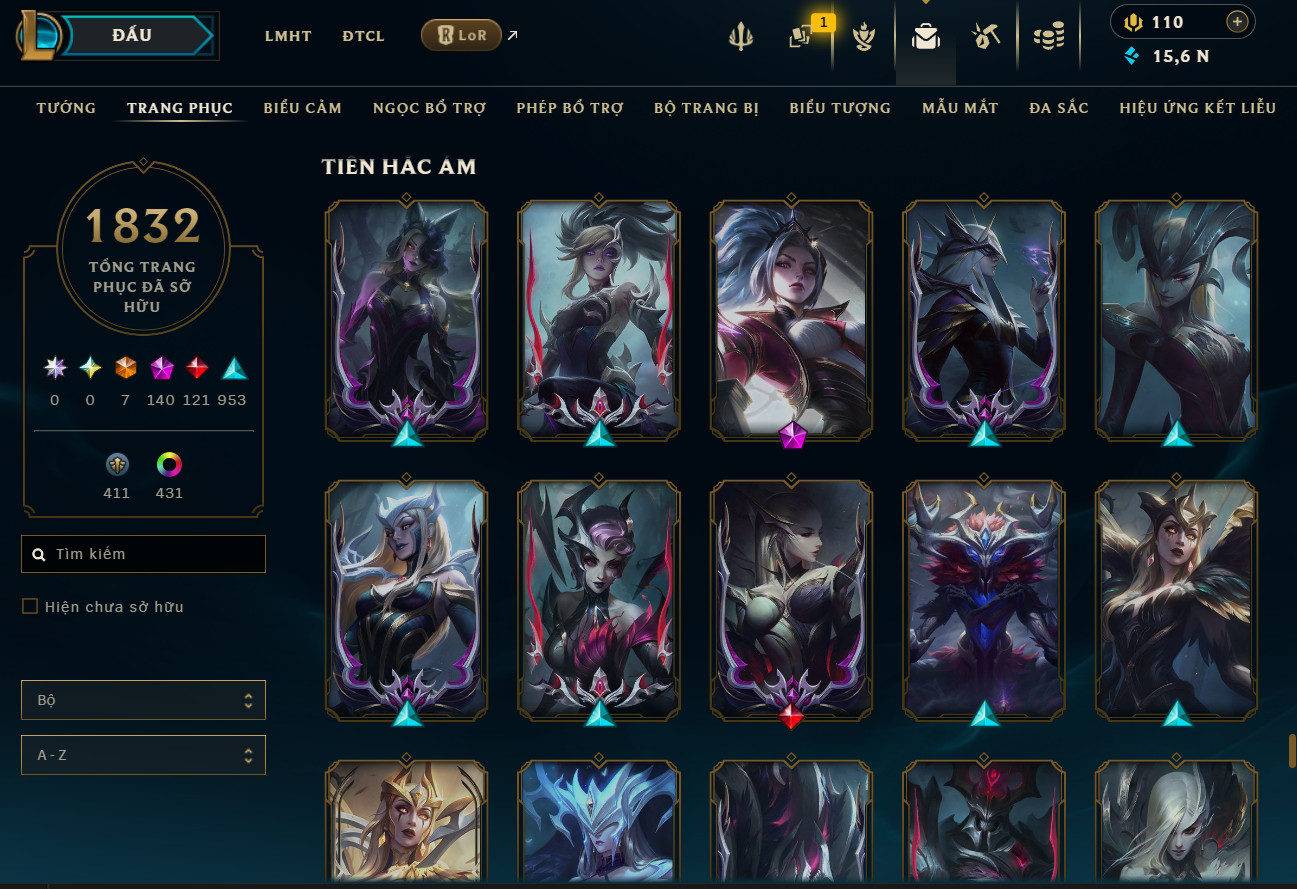Show the BỘ TRANG BỊ tab
This screenshot has width=1297, height=889.
point(706,108)
